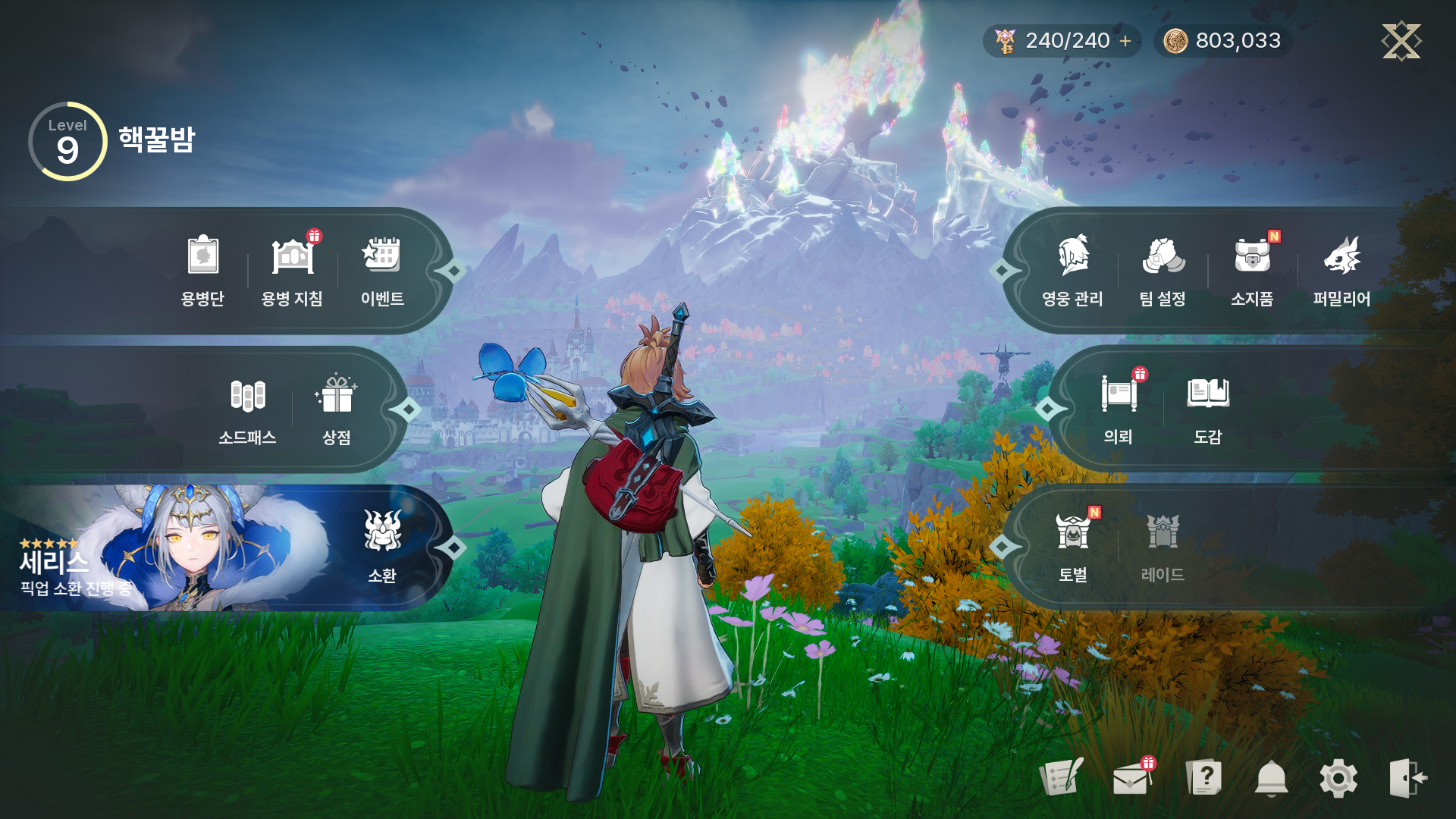Image resolution: width=1456 pixels, height=819 pixels.
Task: Open the 이벤트 events menu
Action: pyautogui.click(x=381, y=269)
